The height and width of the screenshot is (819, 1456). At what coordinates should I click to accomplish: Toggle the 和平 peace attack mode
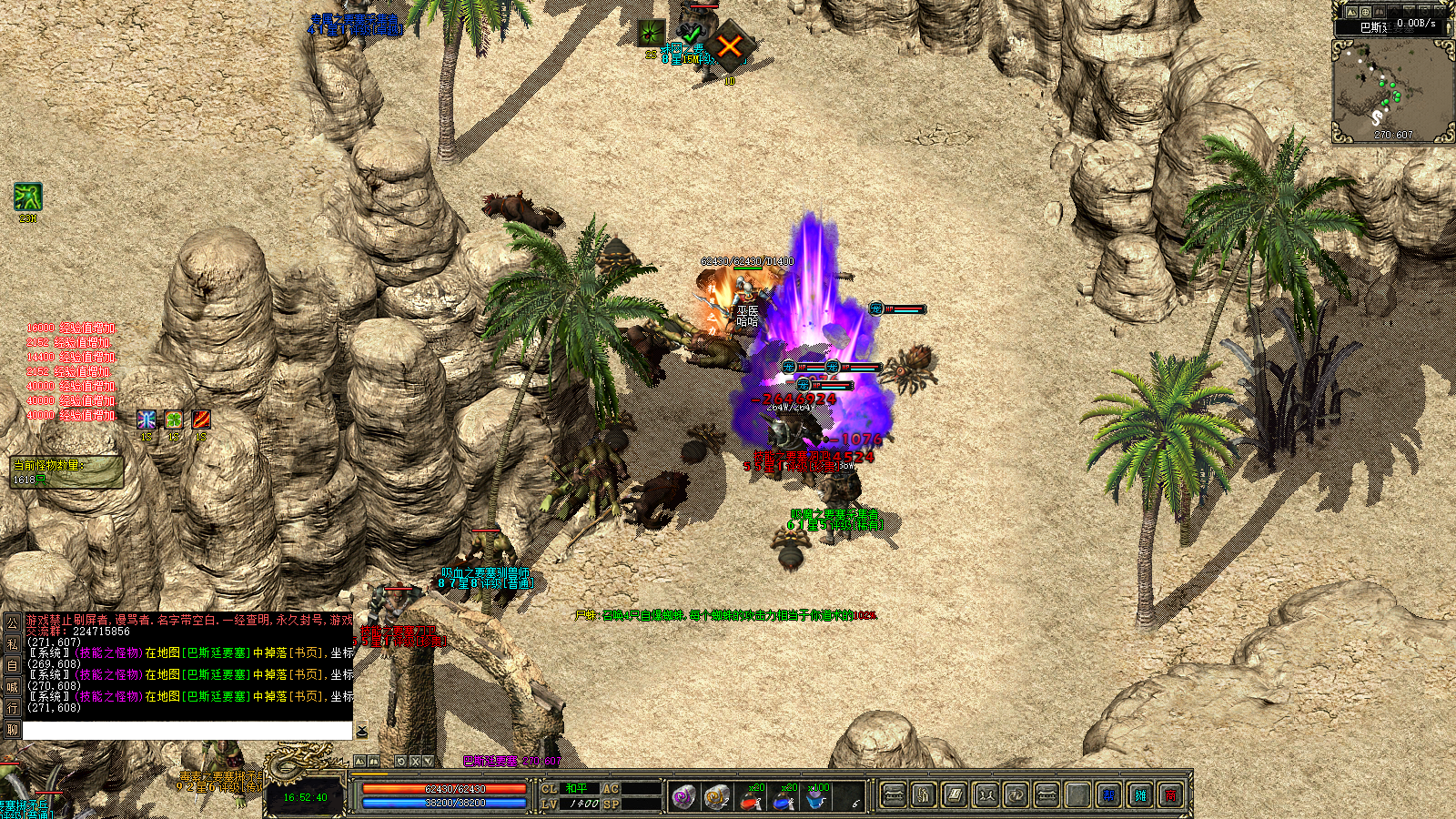tap(577, 789)
